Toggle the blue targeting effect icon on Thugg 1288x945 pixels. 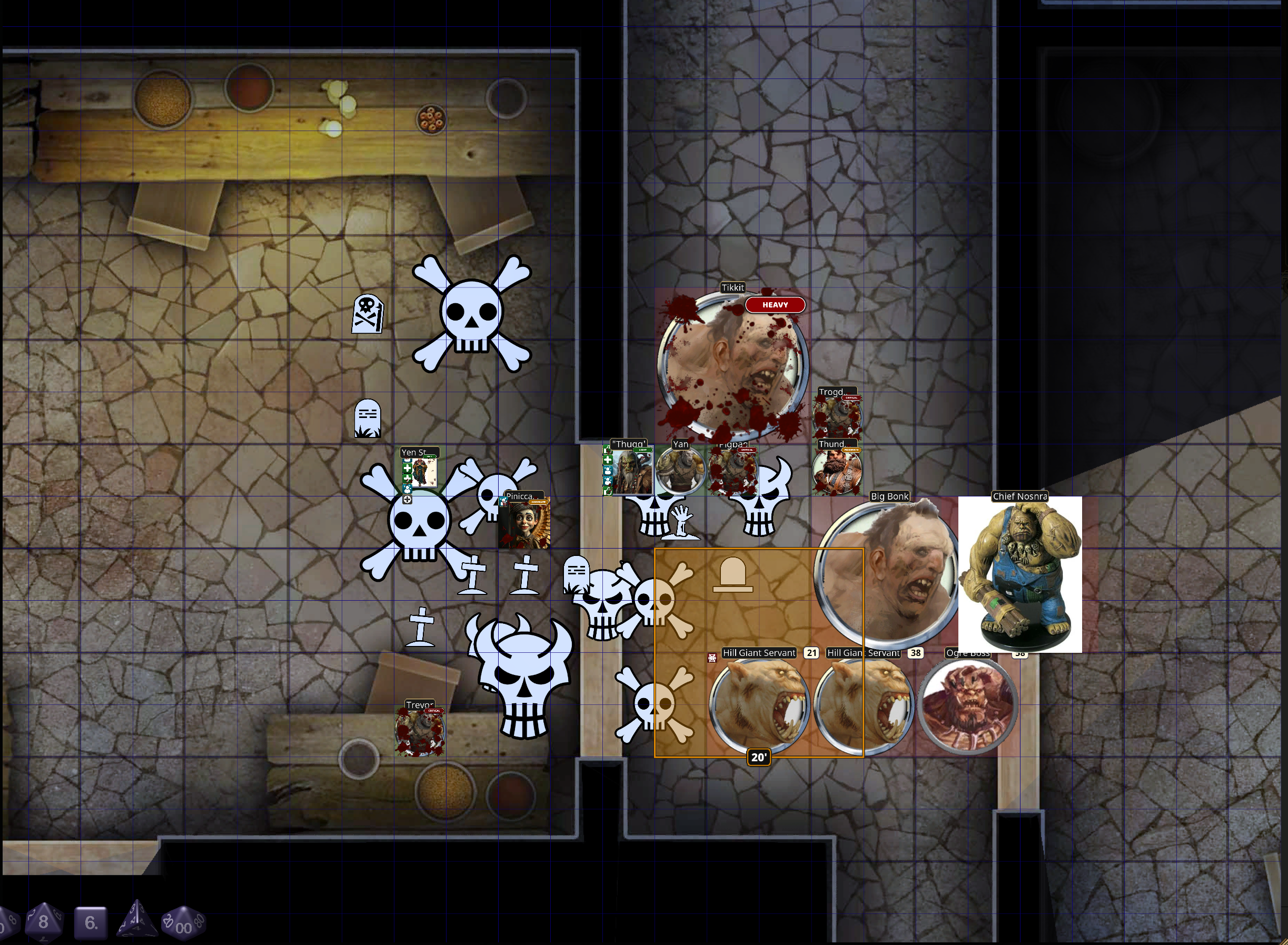tap(608, 471)
